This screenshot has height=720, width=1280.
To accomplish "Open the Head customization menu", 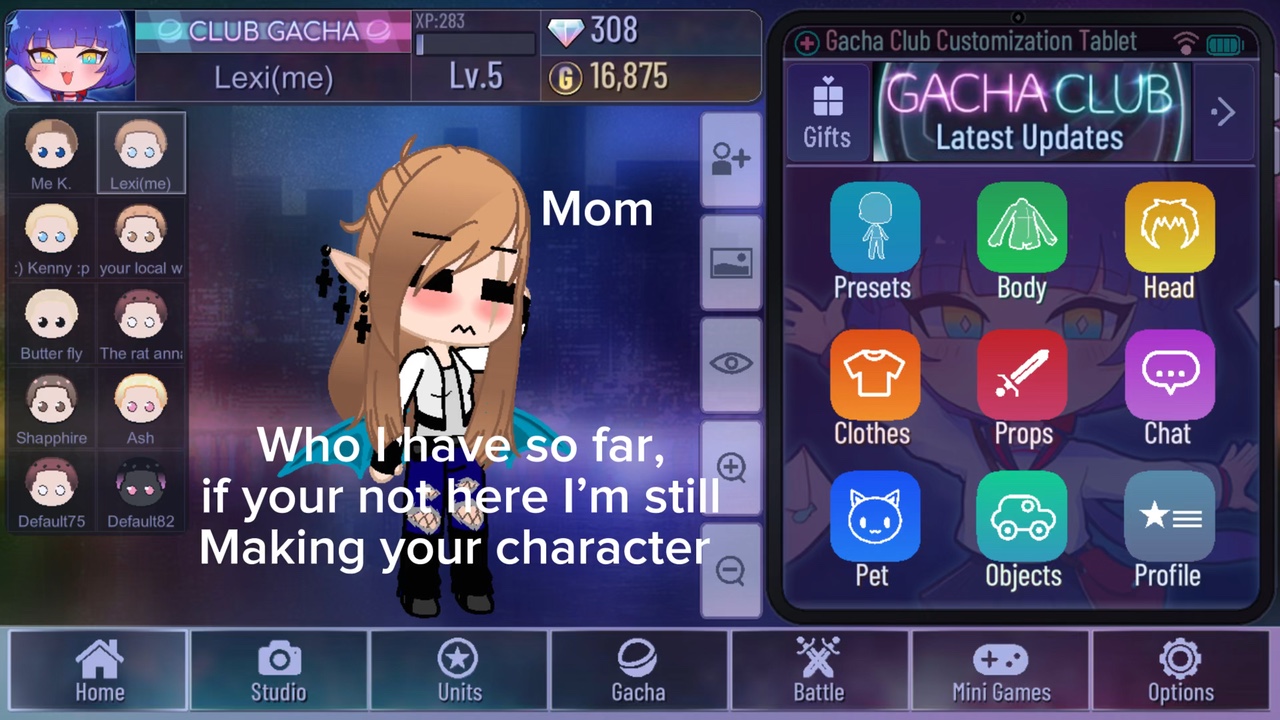I will [x=1168, y=241].
